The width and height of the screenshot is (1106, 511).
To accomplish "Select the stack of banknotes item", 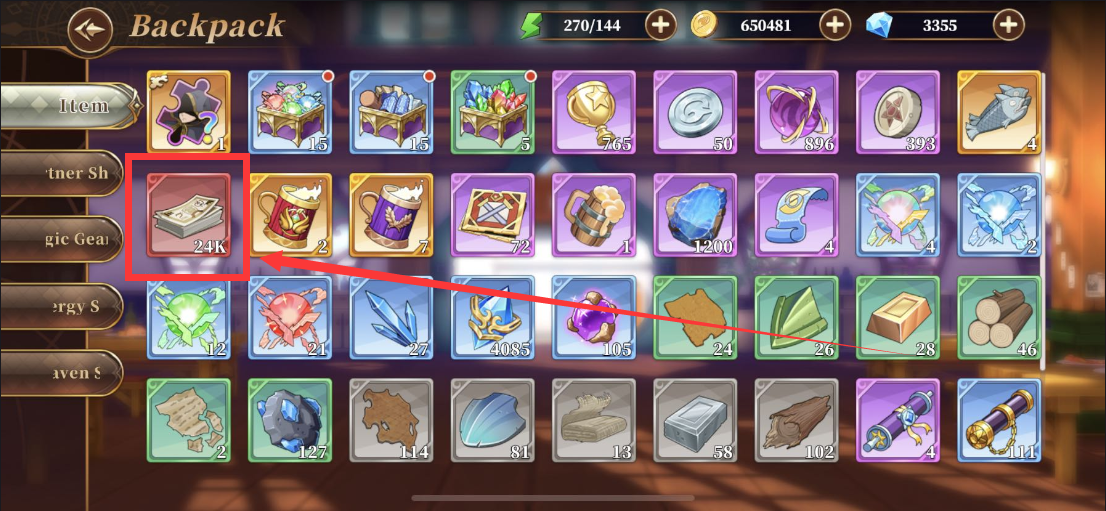I will tap(188, 214).
